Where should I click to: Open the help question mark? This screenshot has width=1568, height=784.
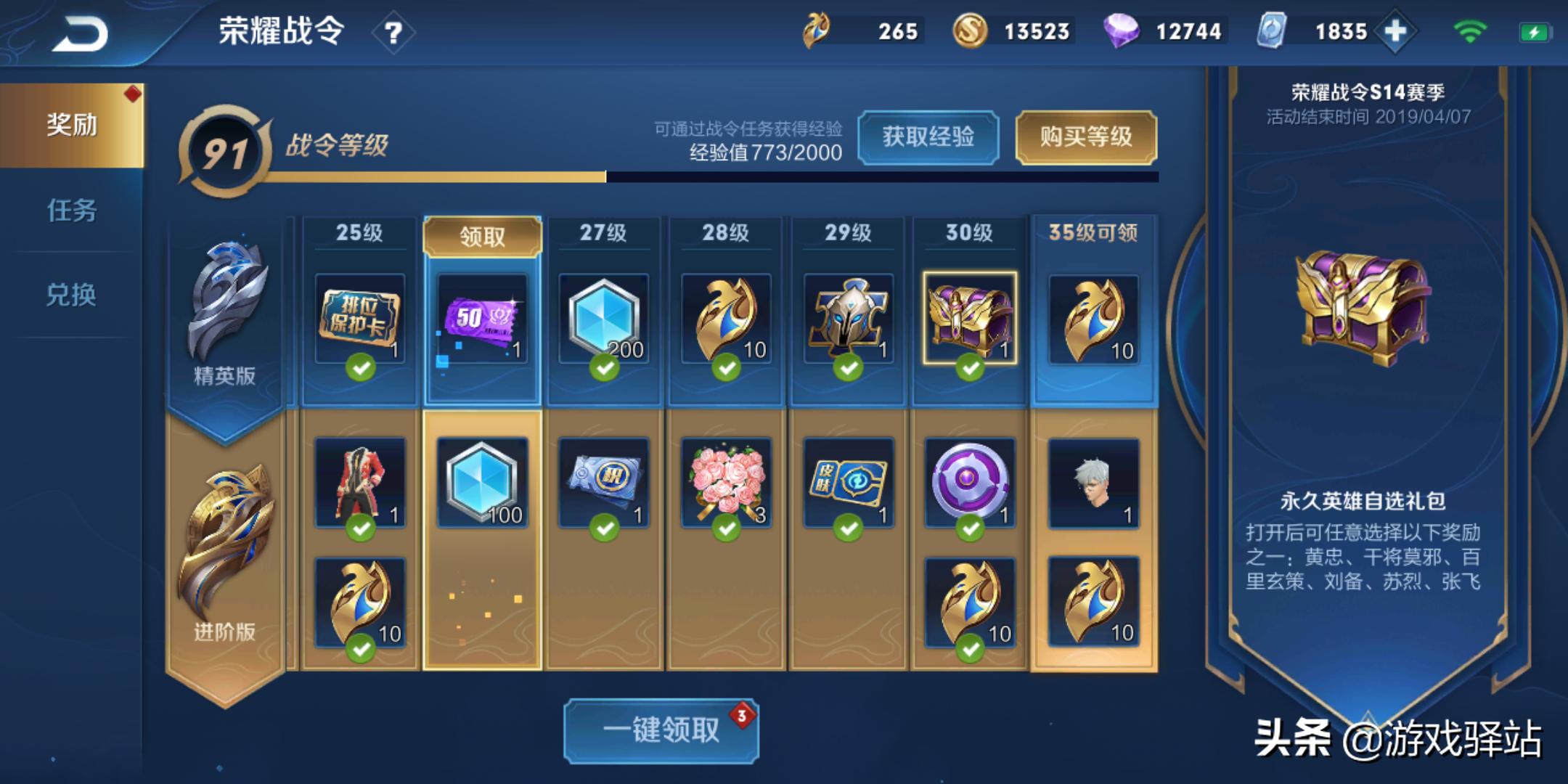click(393, 33)
